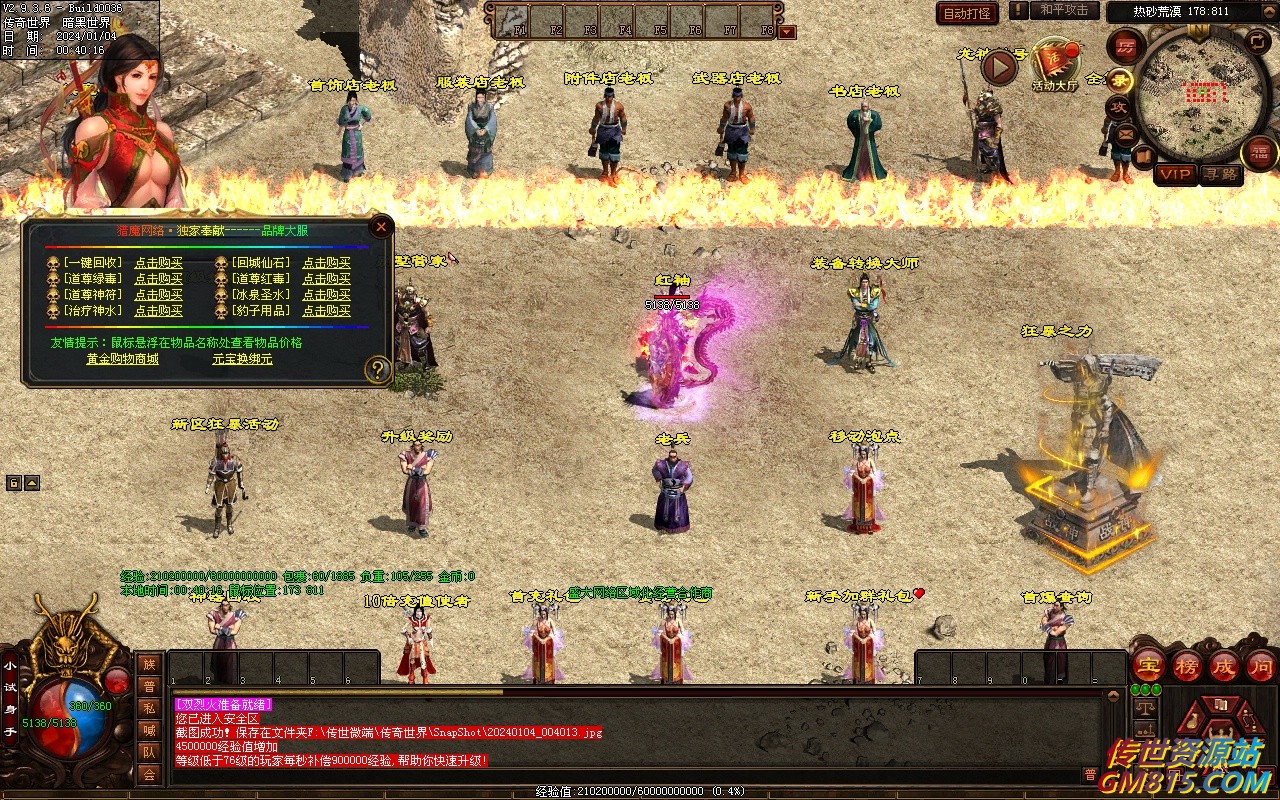Open the 宝 treasure shop button
Image resolution: width=1280 pixels, height=800 pixels.
point(1148,665)
